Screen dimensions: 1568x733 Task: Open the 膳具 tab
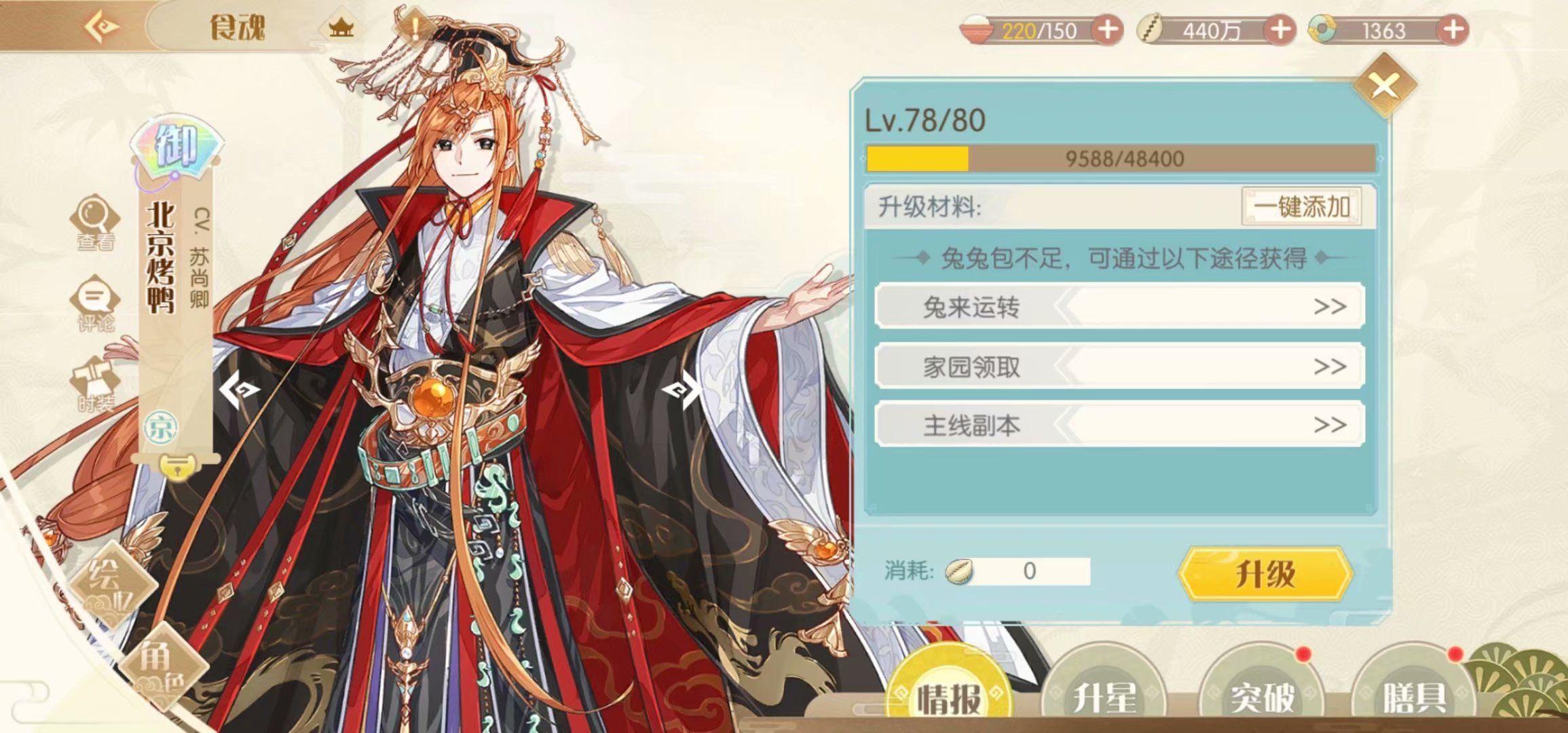(x=1413, y=696)
